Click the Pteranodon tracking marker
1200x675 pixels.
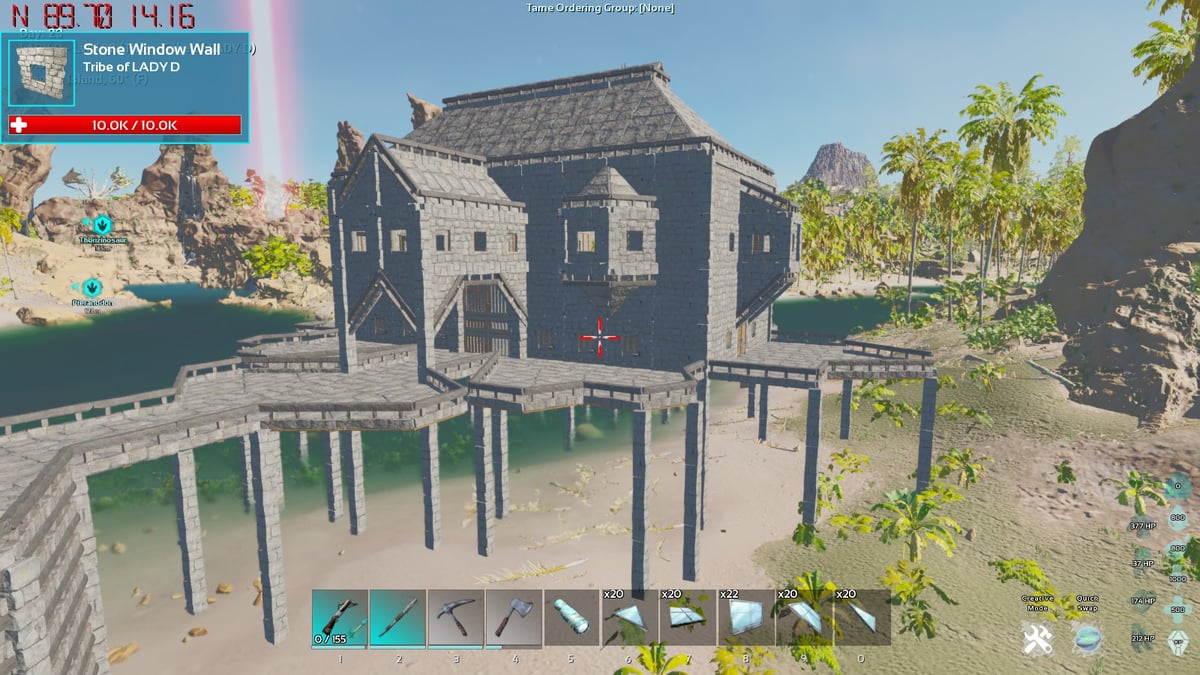[x=92, y=288]
